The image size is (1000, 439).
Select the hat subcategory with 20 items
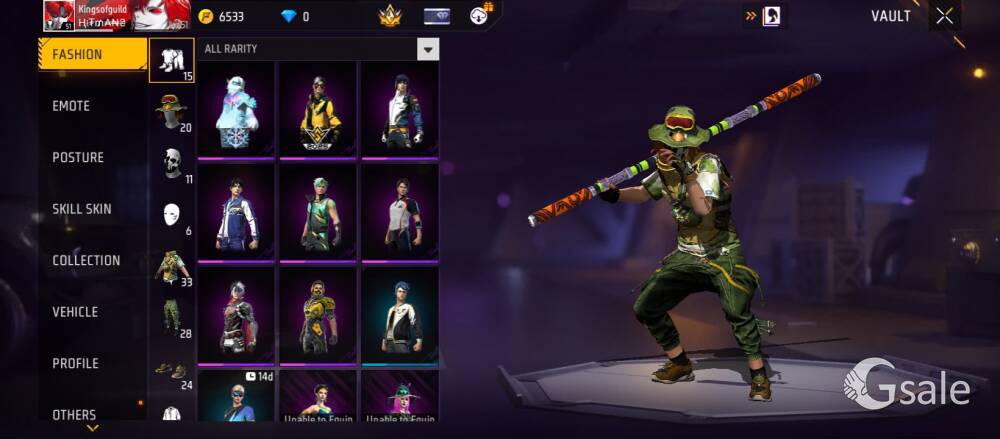[172, 112]
